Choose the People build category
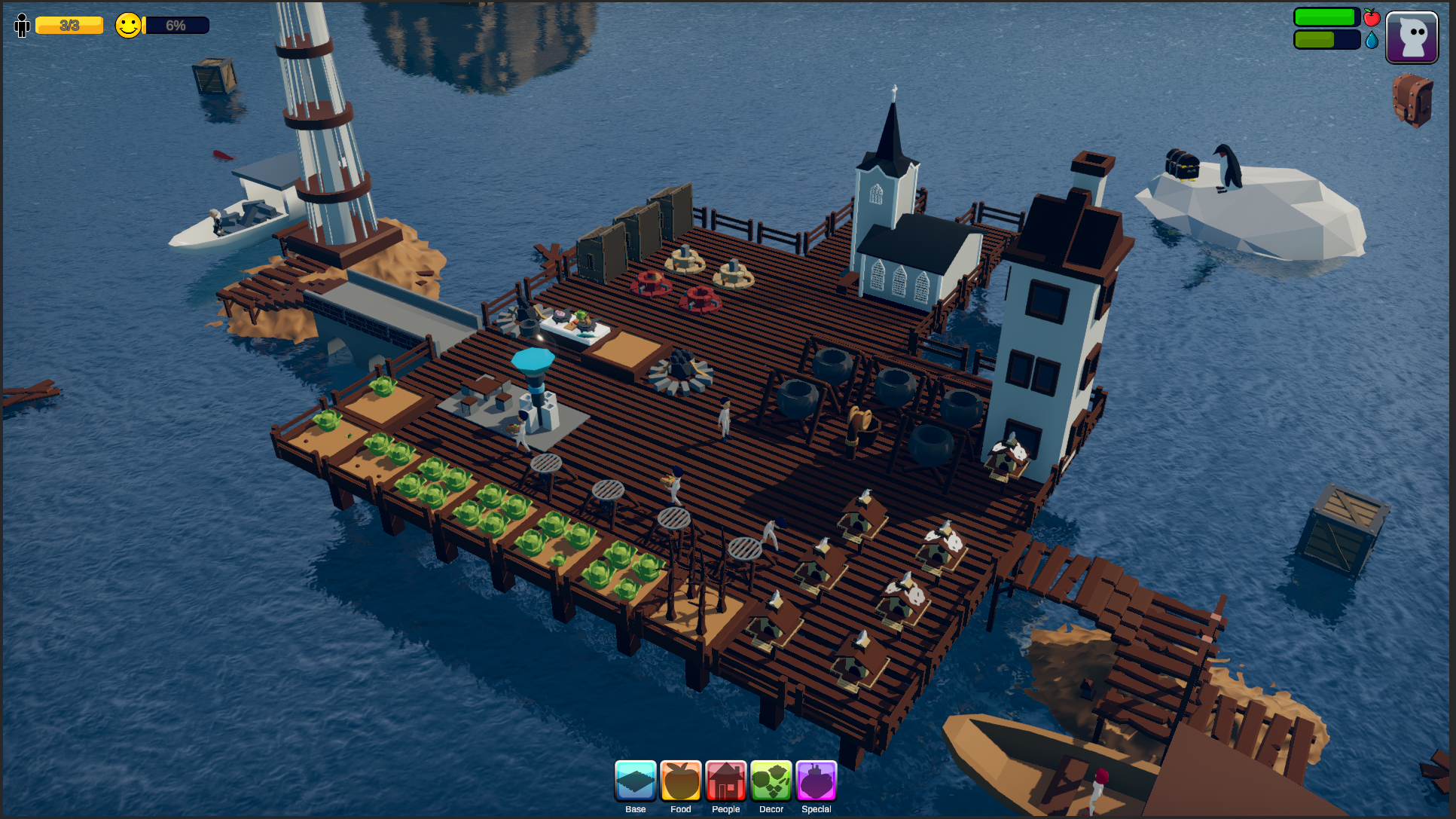Image resolution: width=1456 pixels, height=819 pixels. (x=725, y=781)
